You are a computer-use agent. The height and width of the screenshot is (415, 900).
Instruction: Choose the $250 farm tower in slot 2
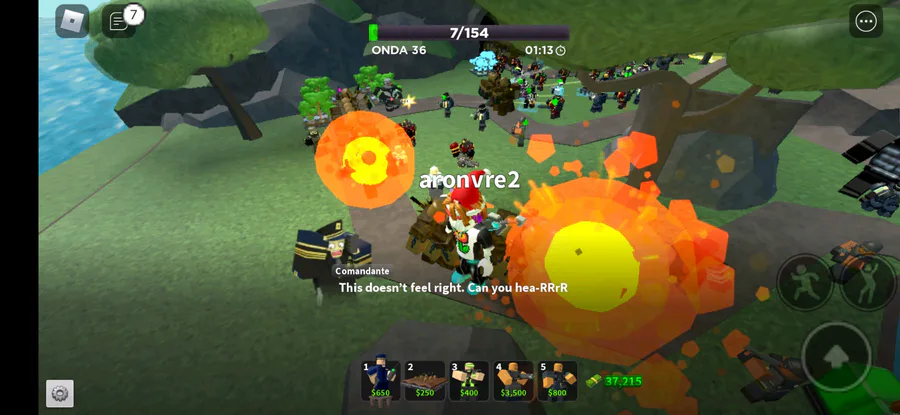coord(424,380)
